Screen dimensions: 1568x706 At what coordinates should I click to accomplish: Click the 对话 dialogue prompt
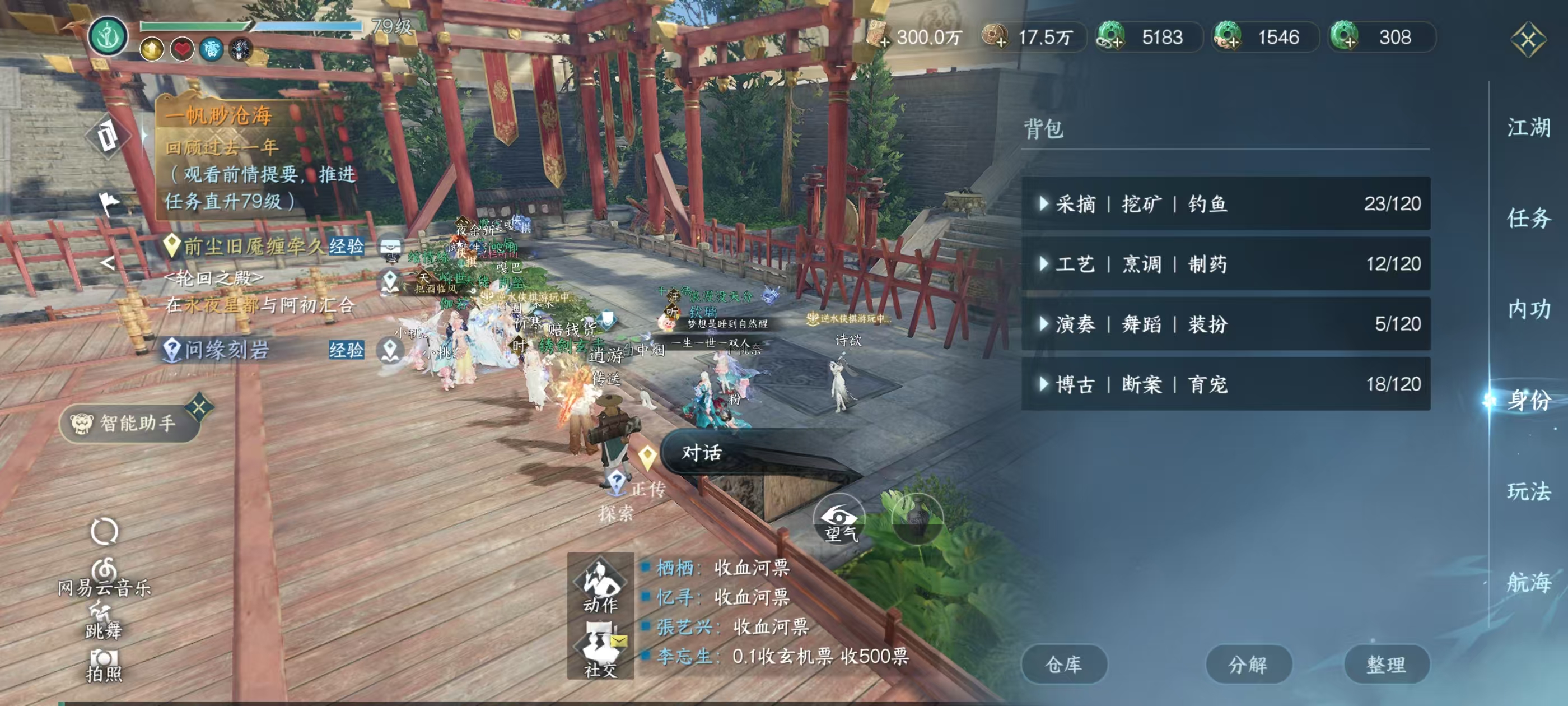701,454
